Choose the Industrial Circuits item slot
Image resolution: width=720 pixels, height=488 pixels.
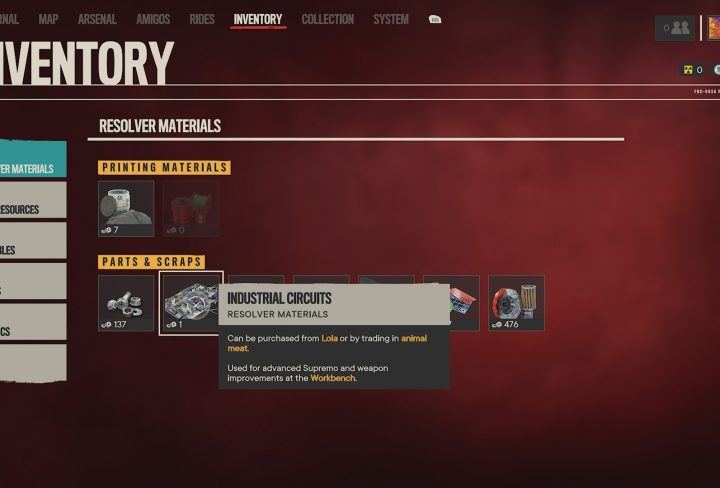tap(191, 303)
